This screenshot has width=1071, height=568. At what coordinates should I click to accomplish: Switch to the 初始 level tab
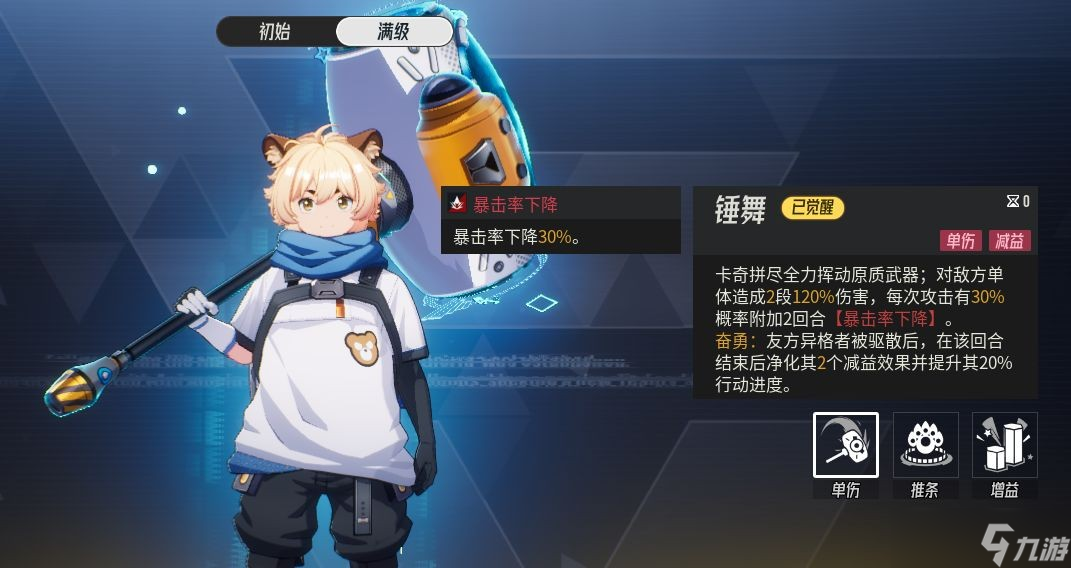(275, 32)
